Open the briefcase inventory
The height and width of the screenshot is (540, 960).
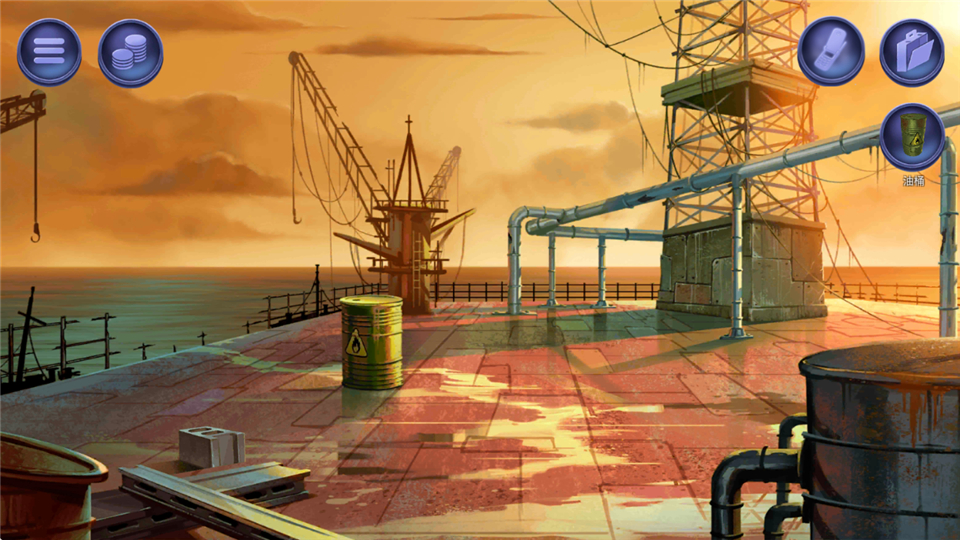(911, 51)
